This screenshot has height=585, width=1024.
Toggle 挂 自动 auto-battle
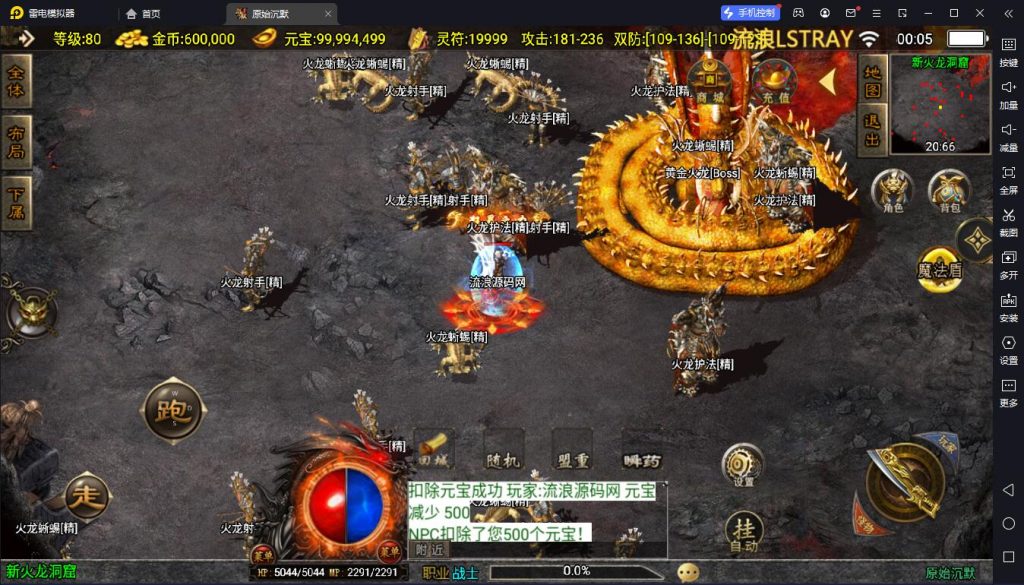[743, 532]
